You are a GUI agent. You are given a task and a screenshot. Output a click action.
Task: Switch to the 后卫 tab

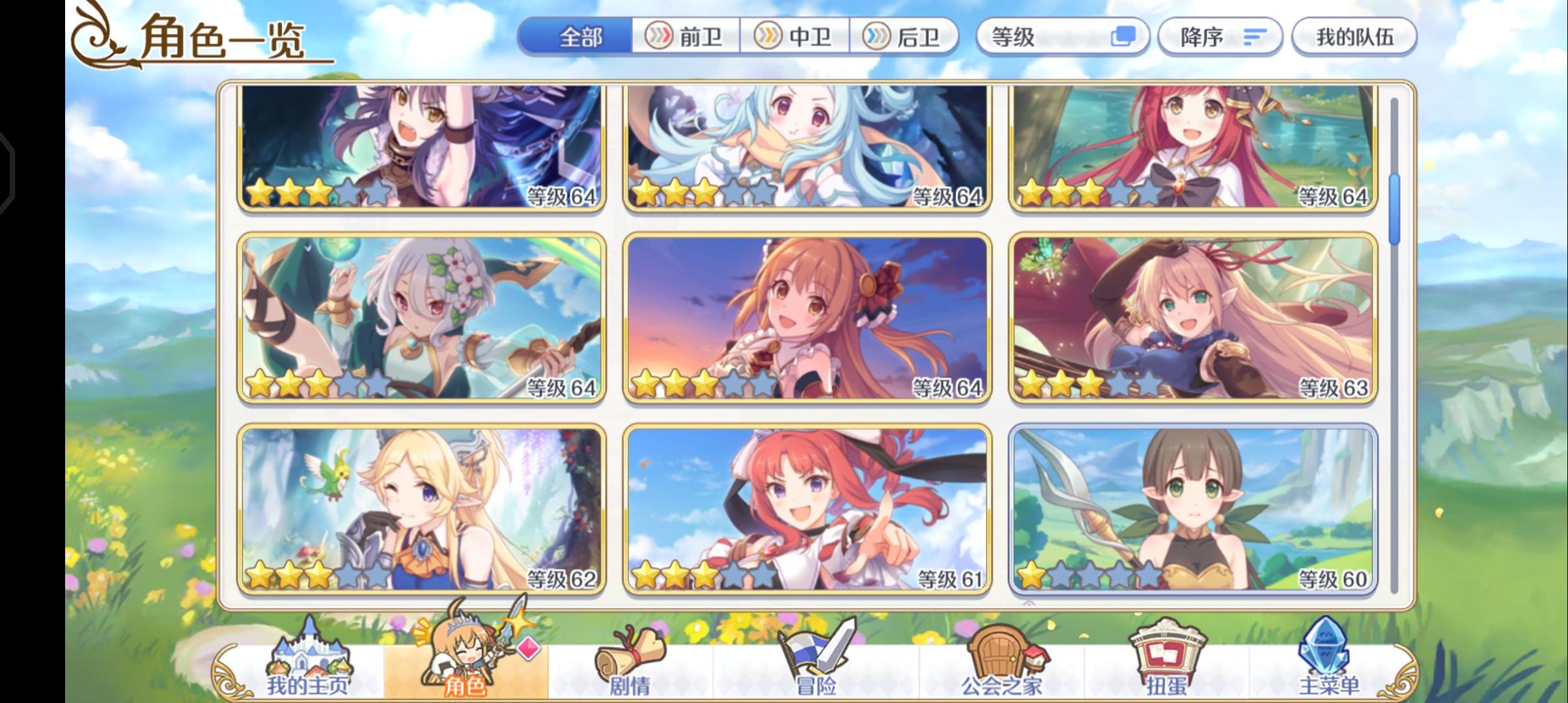coord(907,37)
